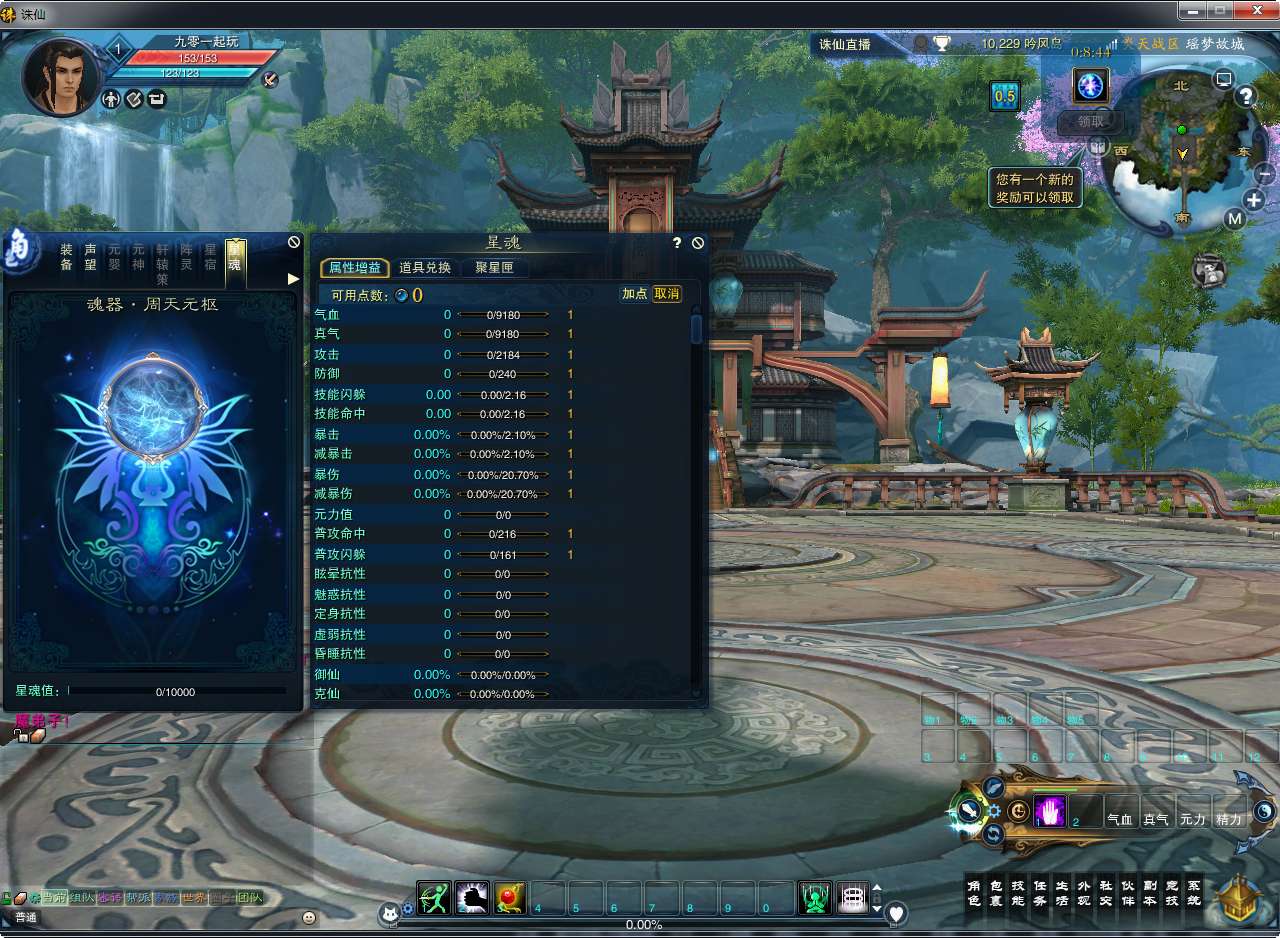This screenshot has width=1280, height=938.
Task: Open the 系统 system menu
Action: (x=1193, y=893)
